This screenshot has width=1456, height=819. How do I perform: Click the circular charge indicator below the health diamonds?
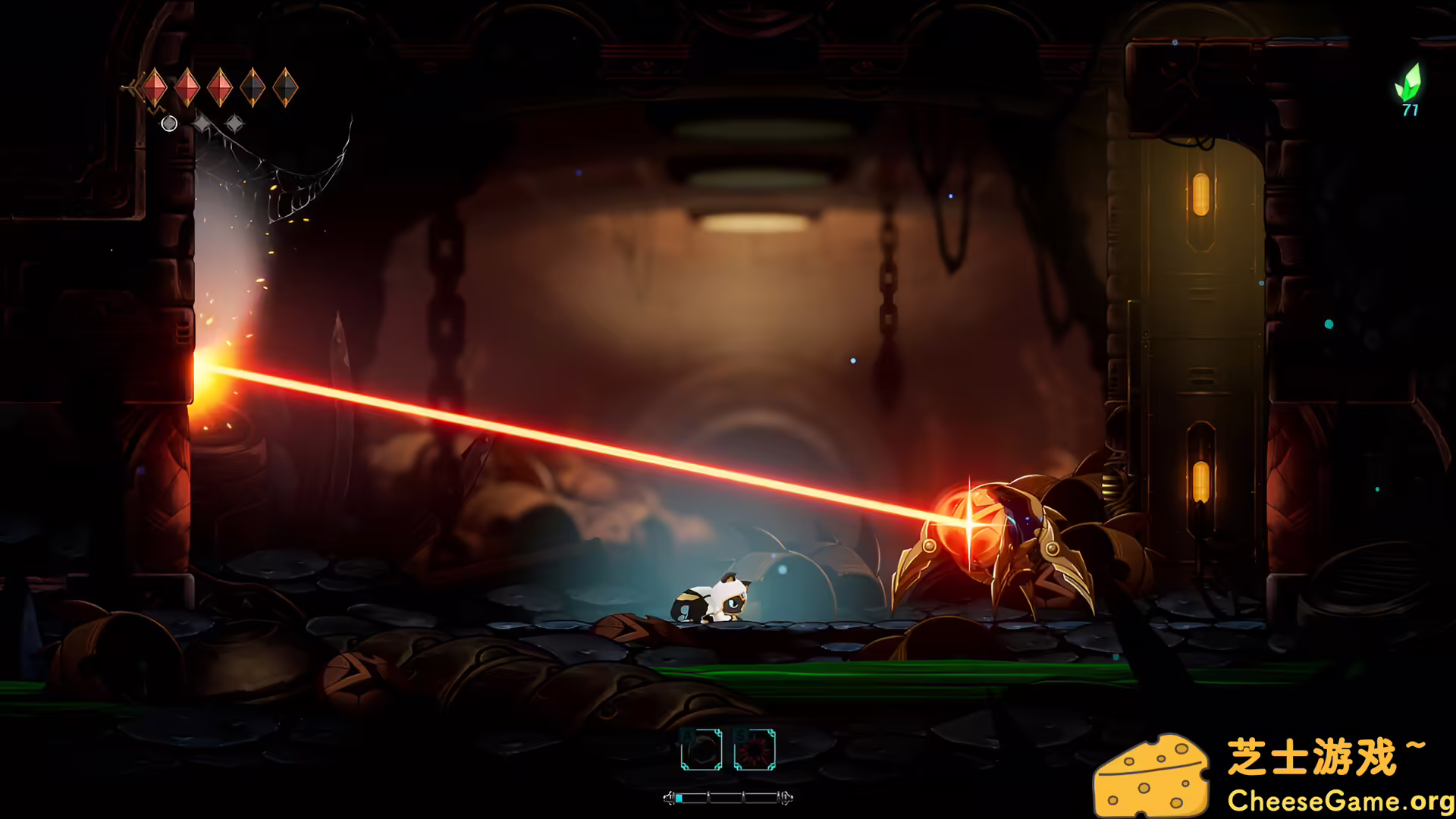tap(168, 124)
